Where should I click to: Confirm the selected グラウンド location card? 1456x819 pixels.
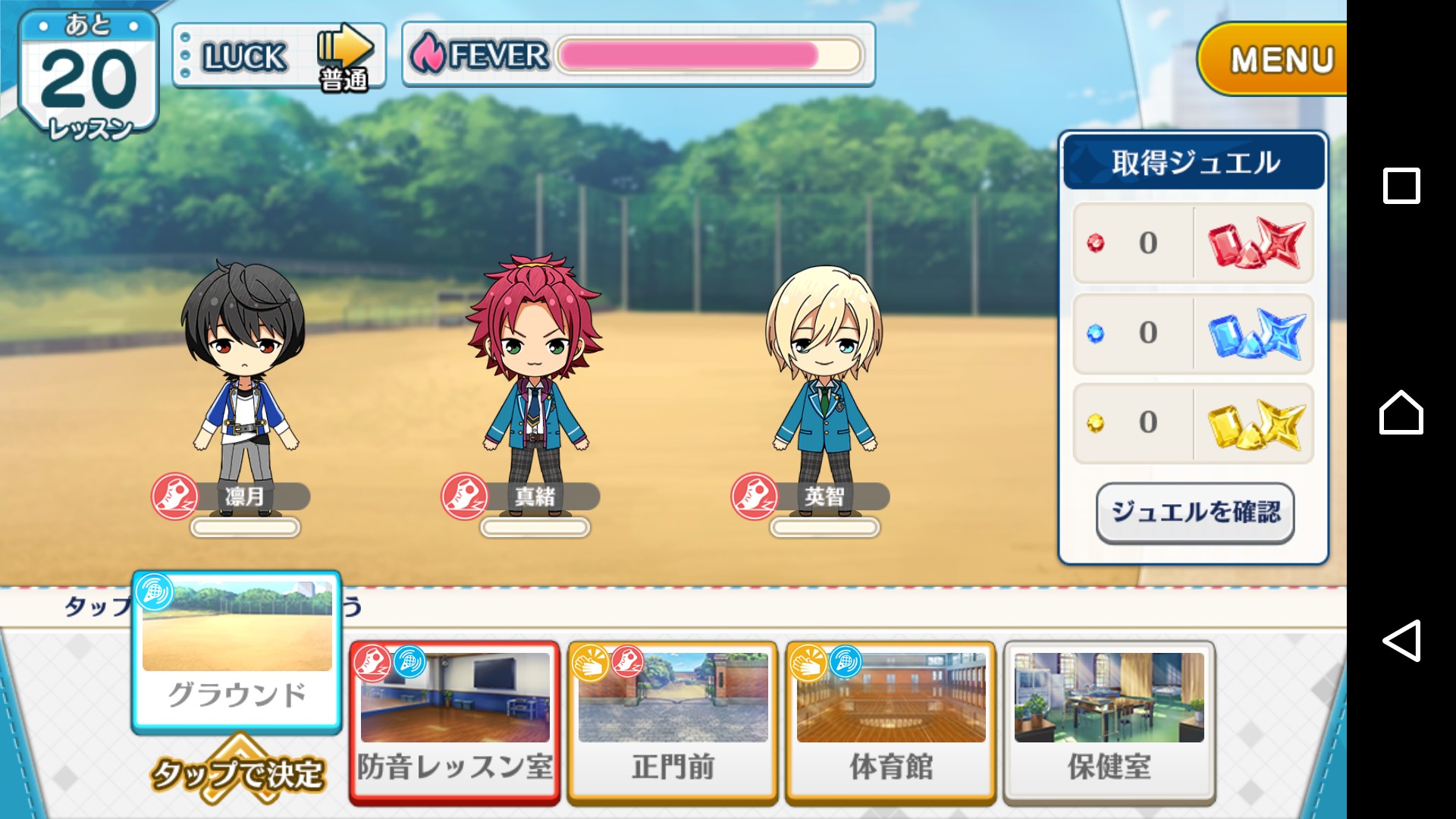pos(237,654)
